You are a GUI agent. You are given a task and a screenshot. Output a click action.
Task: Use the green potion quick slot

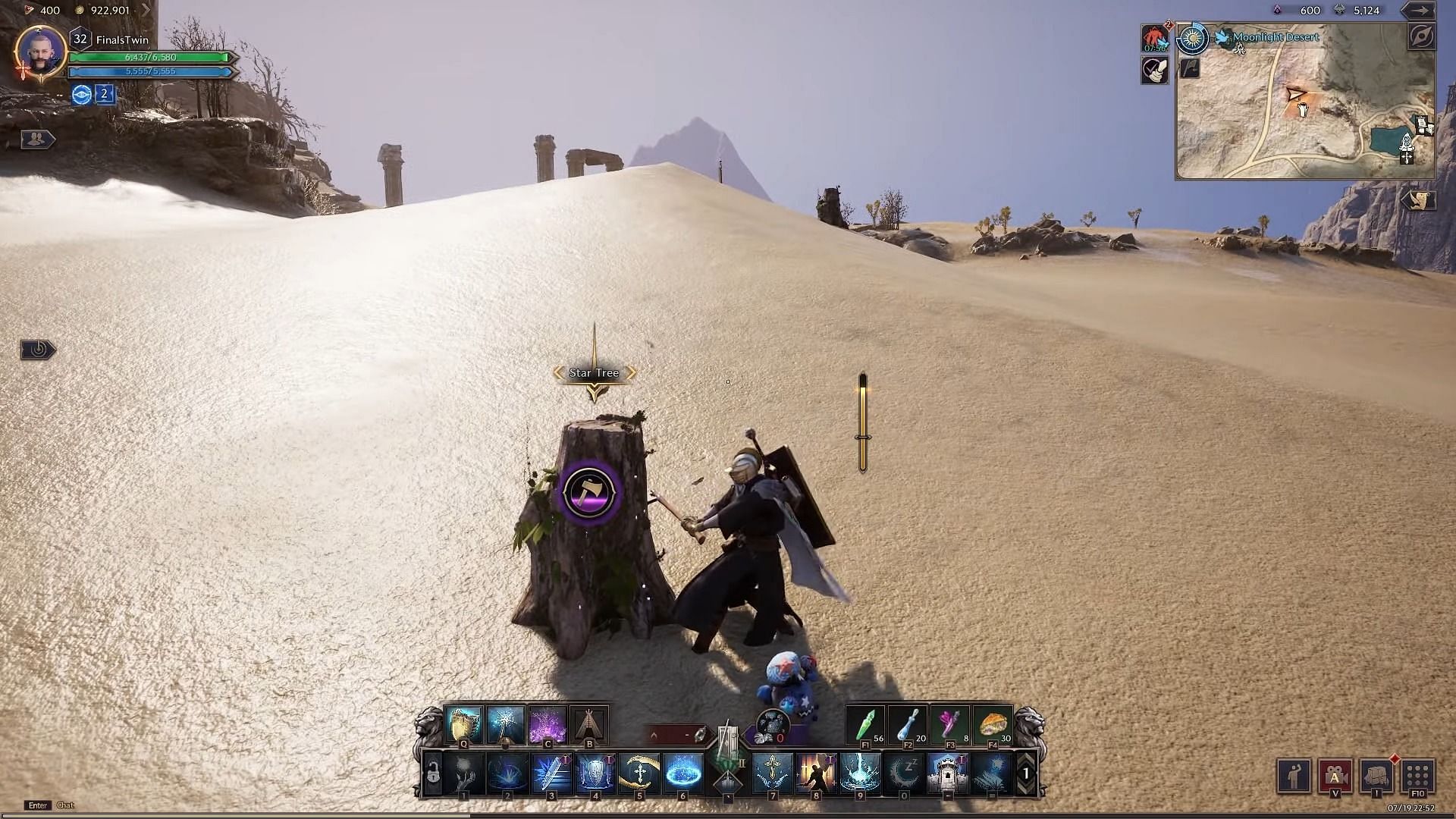pyautogui.click(x=867, y=726)
